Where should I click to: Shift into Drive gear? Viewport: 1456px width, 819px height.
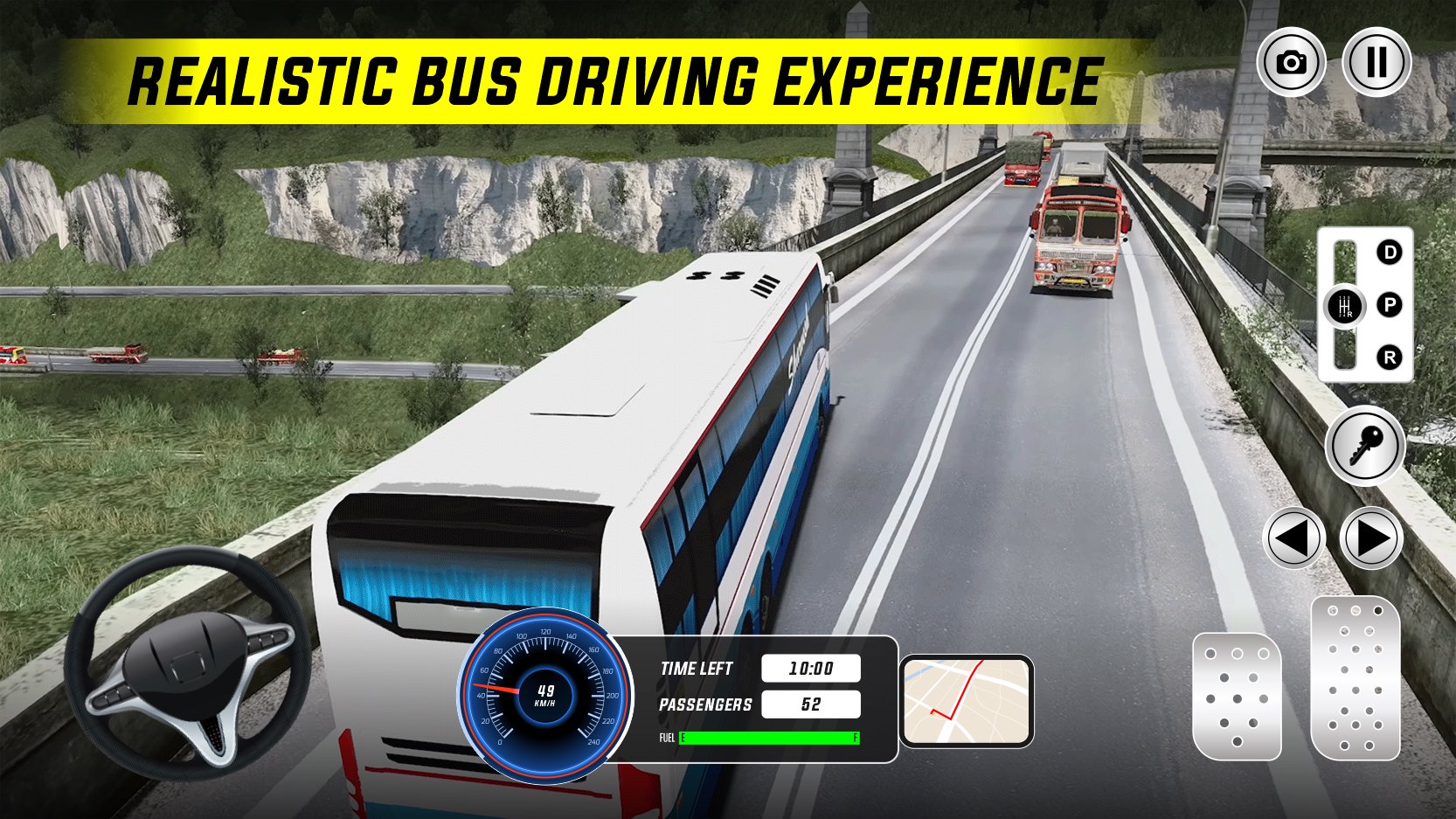pos(1390,253)
